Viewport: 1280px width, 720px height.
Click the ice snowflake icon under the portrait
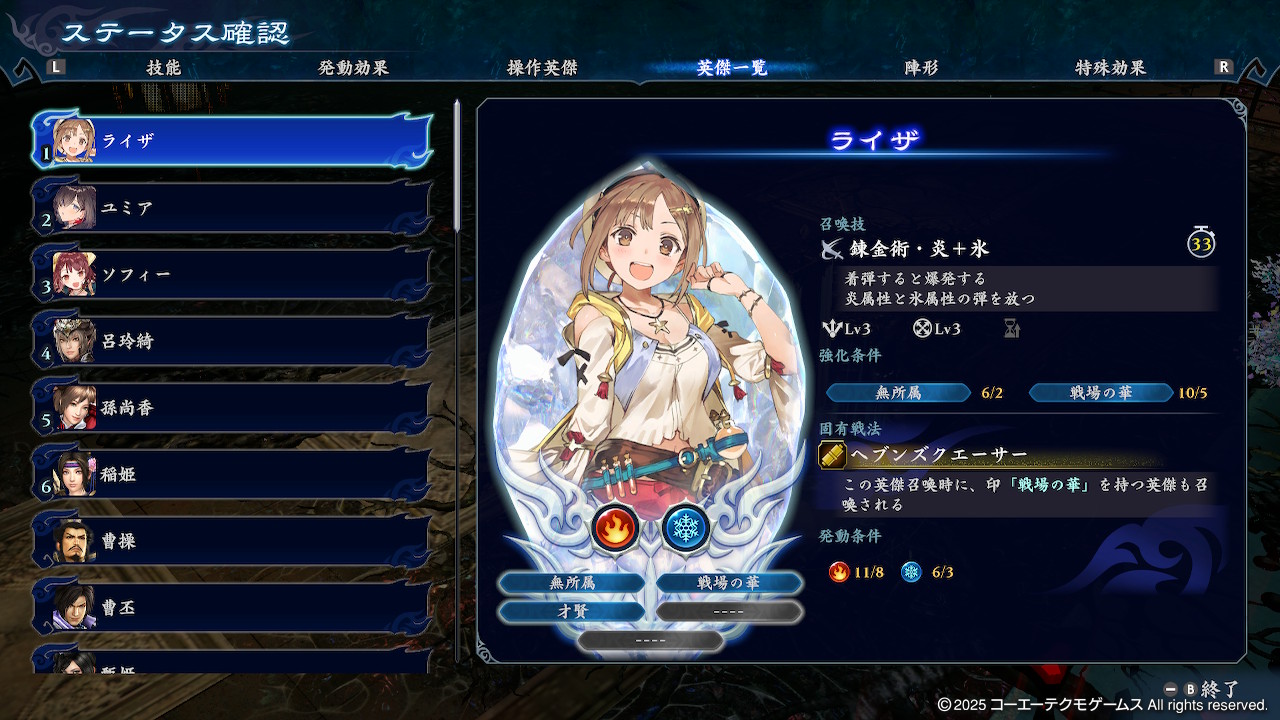tap(686, 528)
